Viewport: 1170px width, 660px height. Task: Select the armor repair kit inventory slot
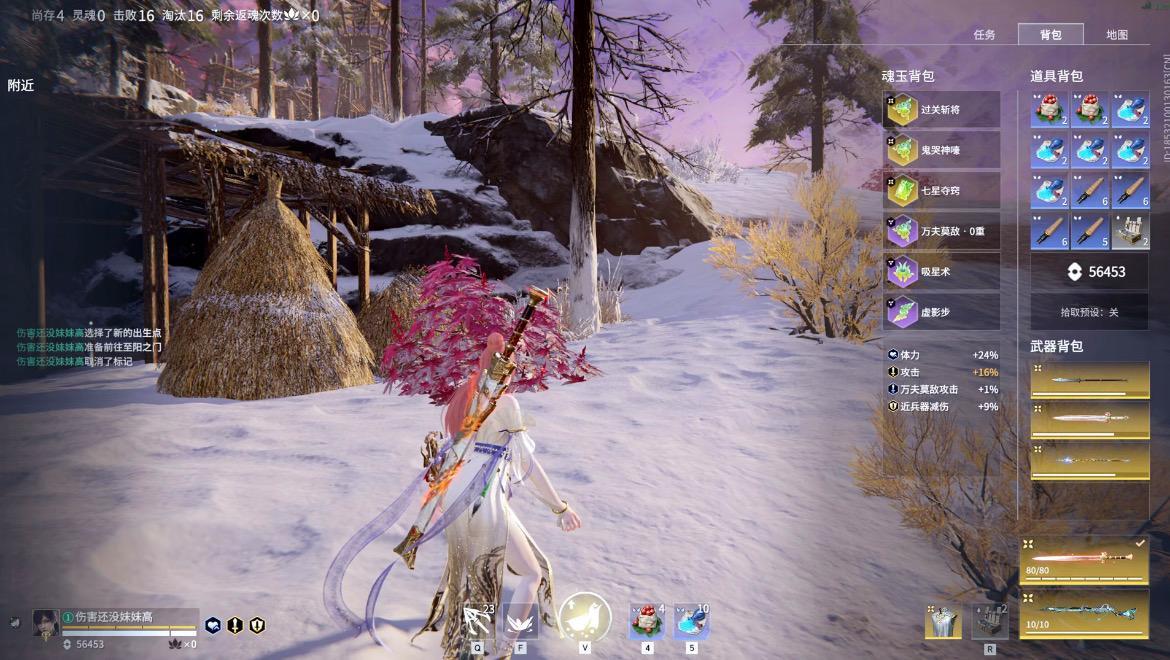[x=1131, y=231]
